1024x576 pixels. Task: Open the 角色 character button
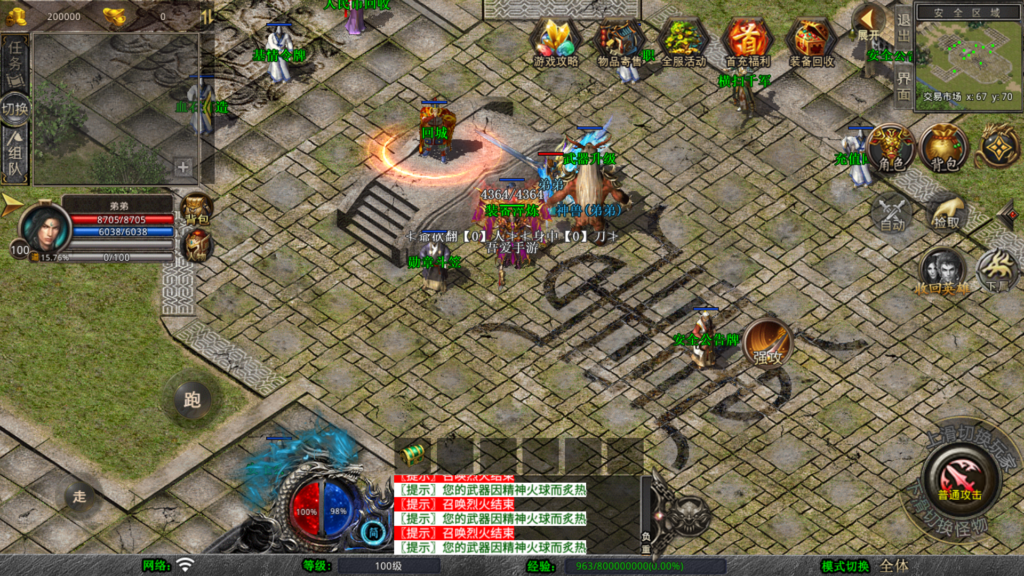point(890,147)
